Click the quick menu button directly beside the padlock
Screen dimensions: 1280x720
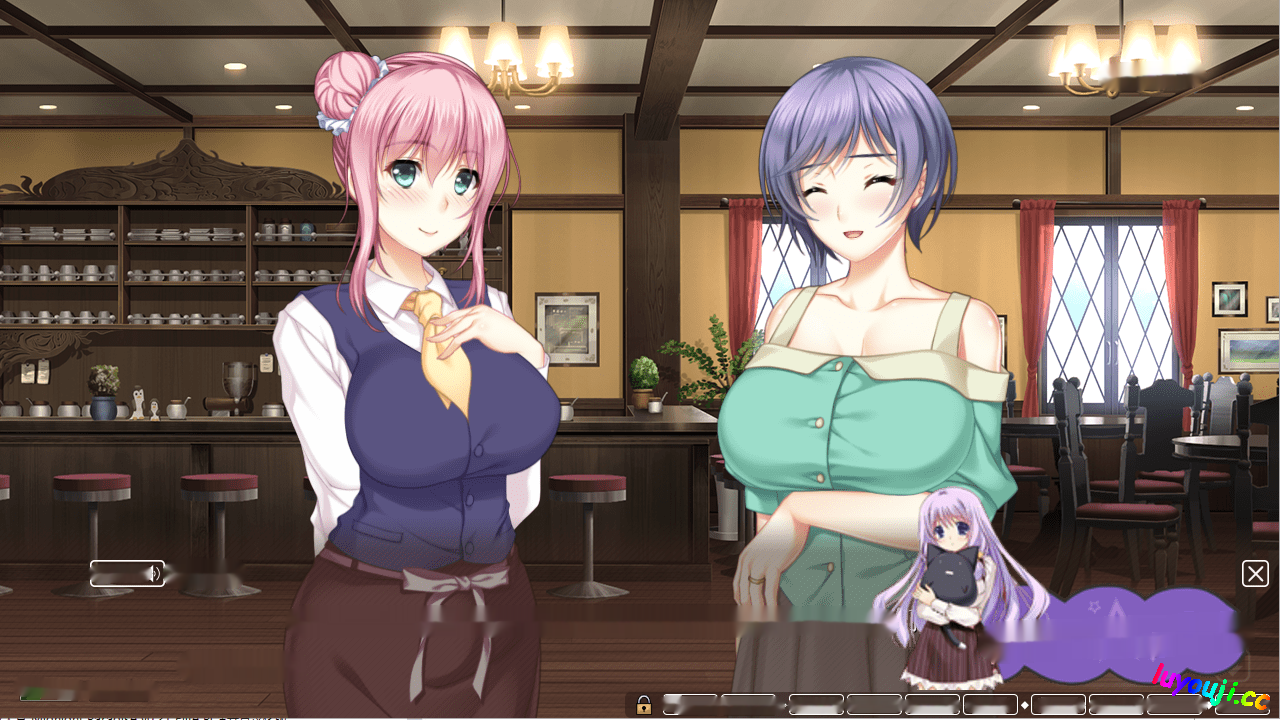691,706
